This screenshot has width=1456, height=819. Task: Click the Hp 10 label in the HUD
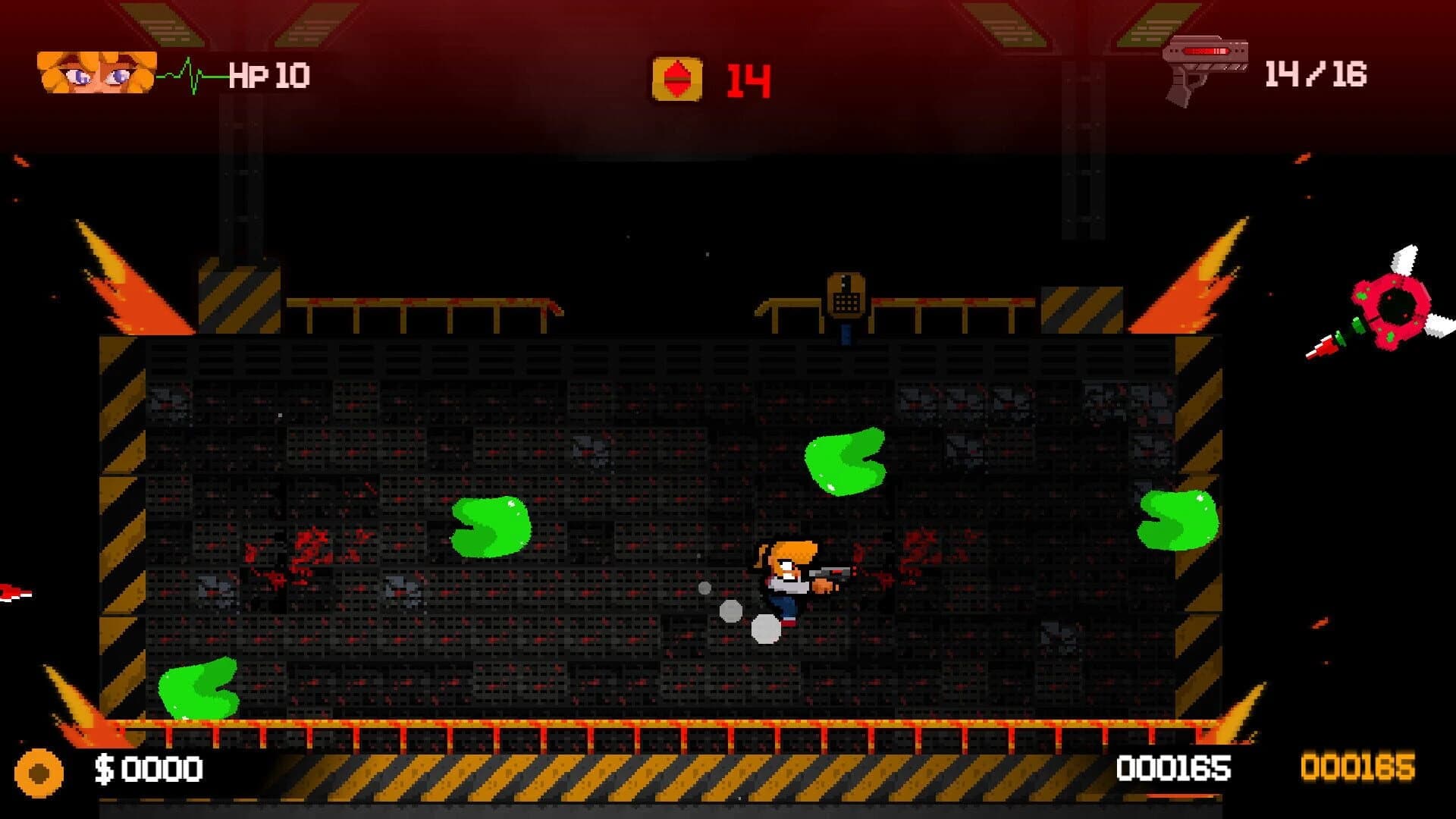click(x=269, y=74)
